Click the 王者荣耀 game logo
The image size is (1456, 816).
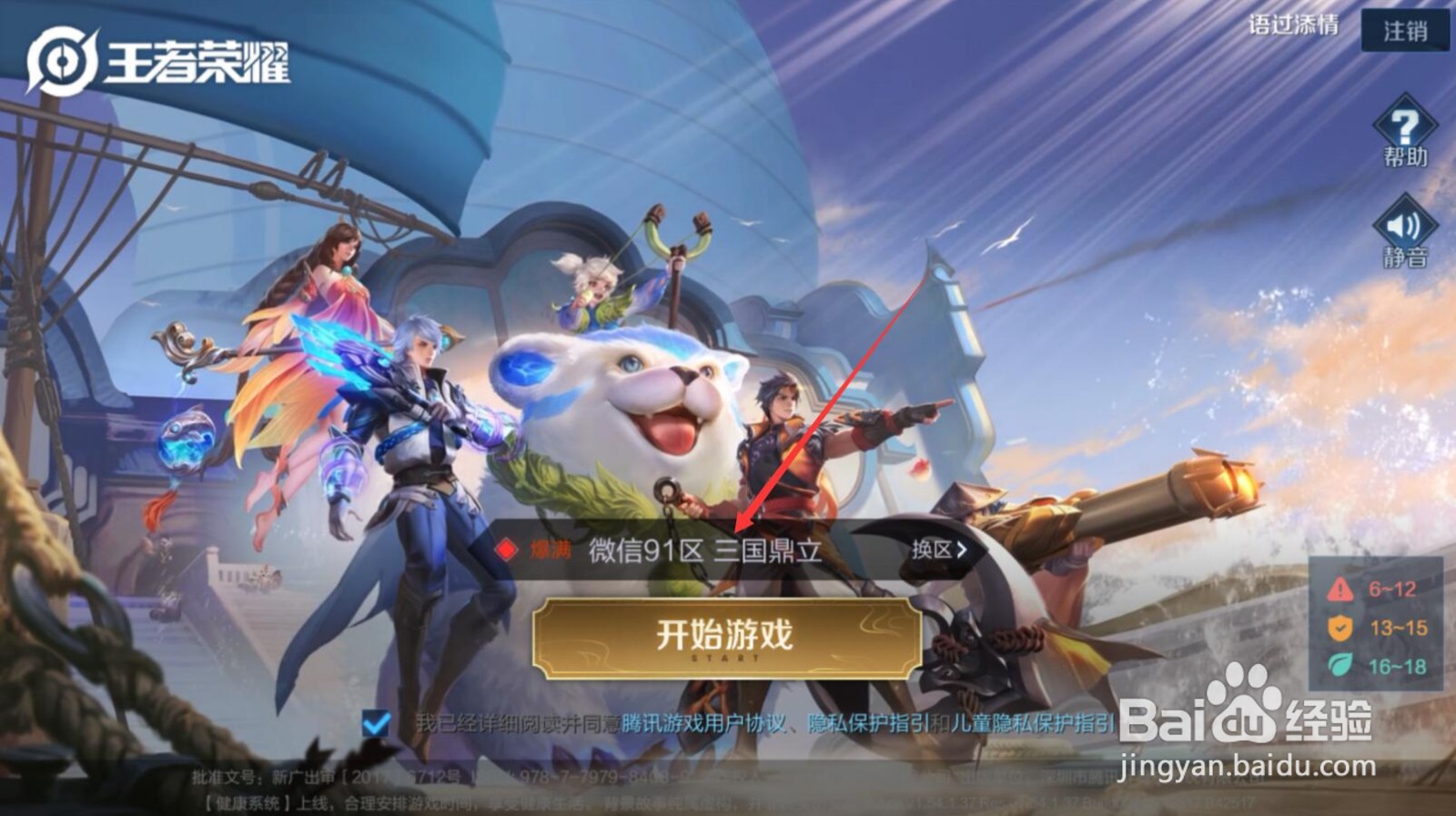click(155, 56)
